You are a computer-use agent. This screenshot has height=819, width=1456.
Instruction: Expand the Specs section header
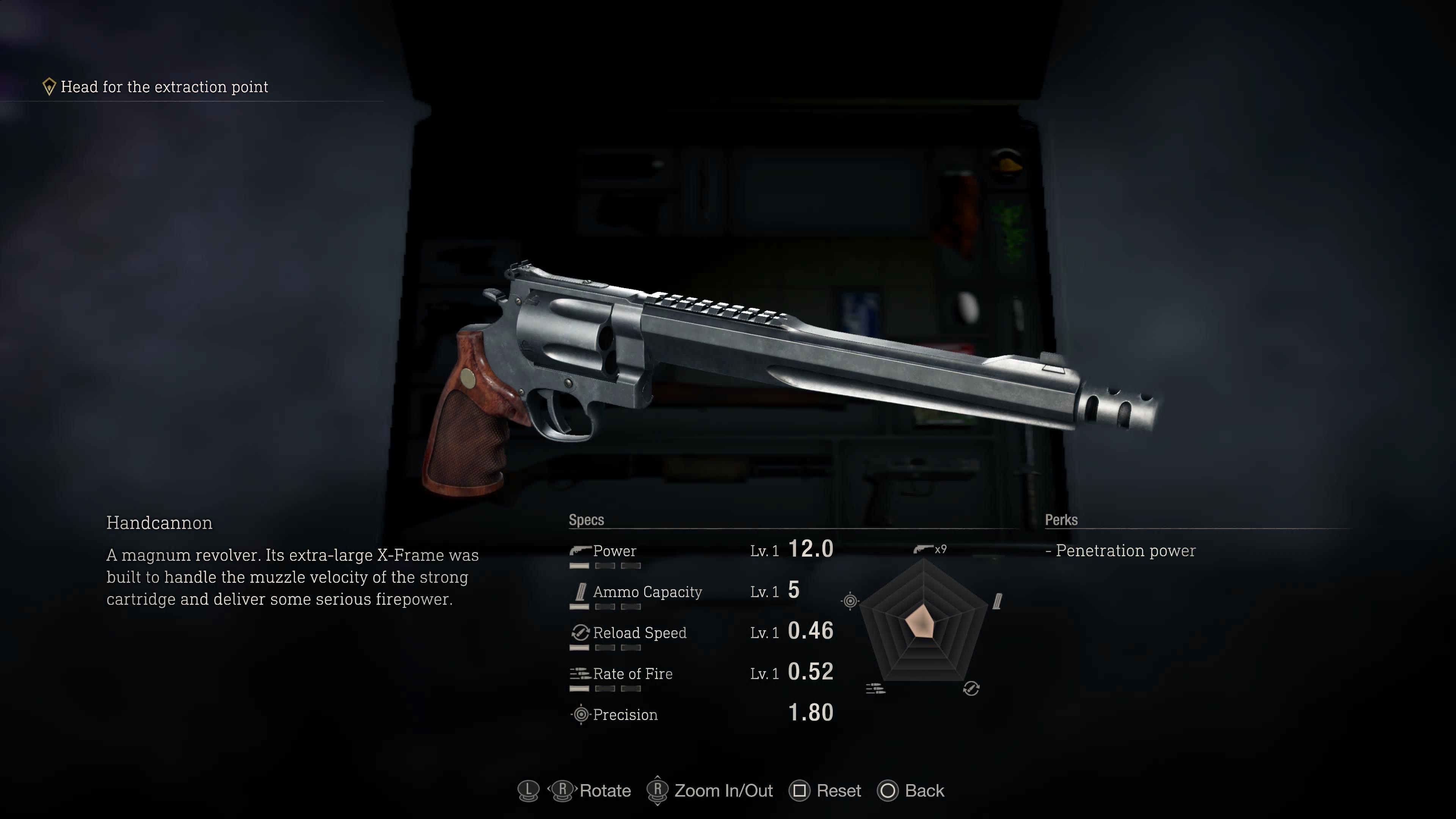coord(586,520)
